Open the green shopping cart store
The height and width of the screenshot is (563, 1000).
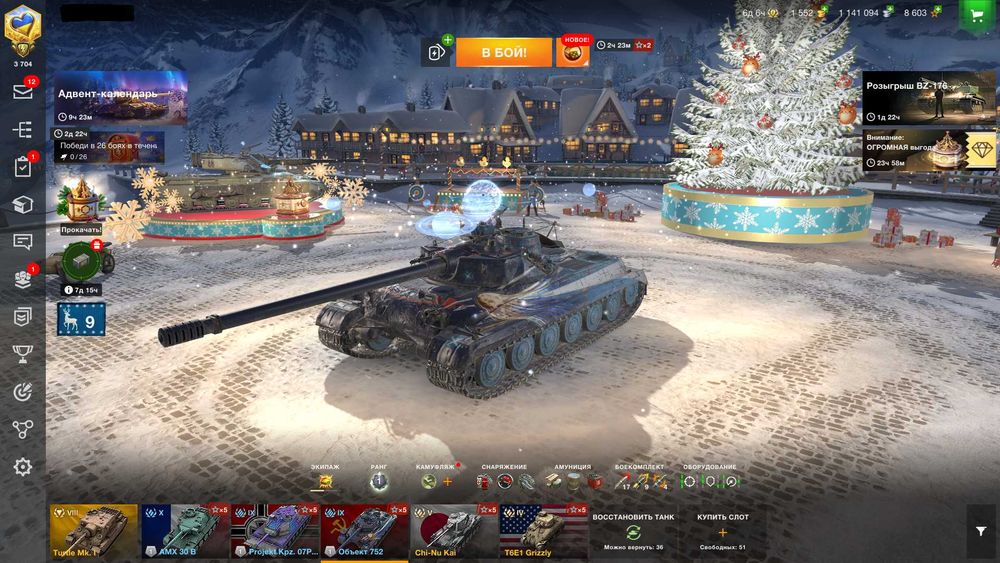(973, 14)
